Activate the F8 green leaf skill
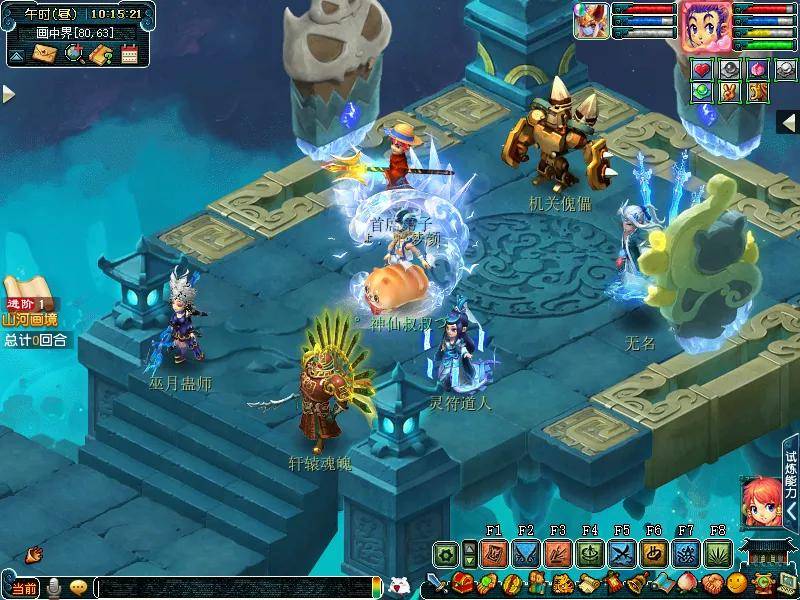 coord(717,553)
